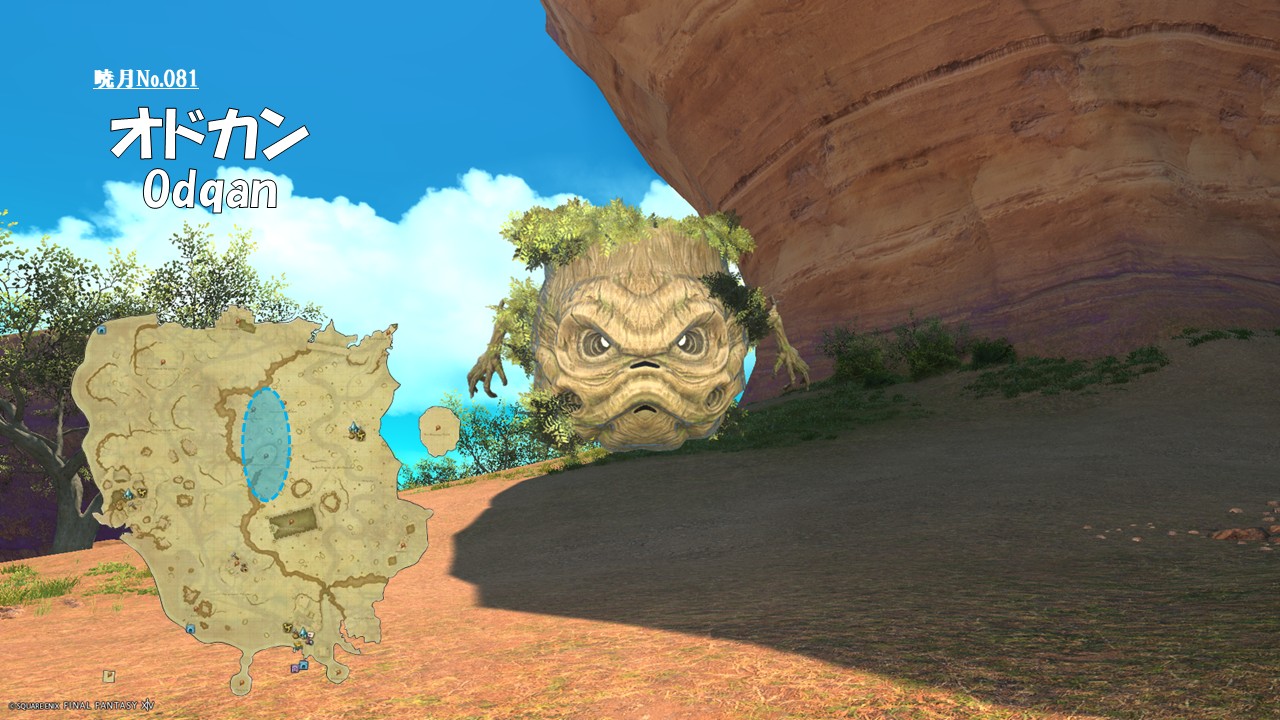Click the blue highlighted area on the map
The width and height of the screenshot is (1280, 720).
point(266,444)
